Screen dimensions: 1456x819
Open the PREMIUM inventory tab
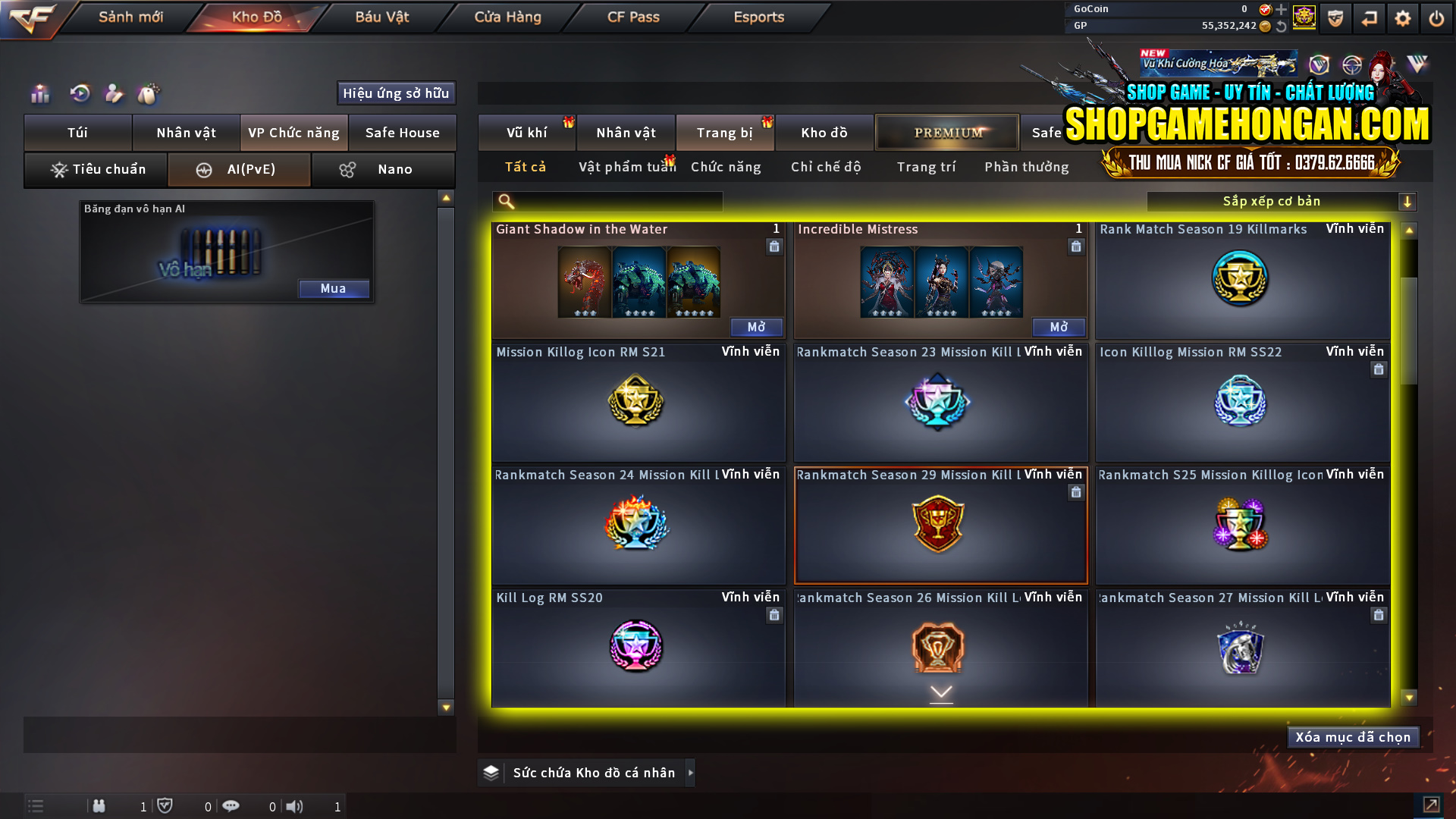[x=946, y=132]
